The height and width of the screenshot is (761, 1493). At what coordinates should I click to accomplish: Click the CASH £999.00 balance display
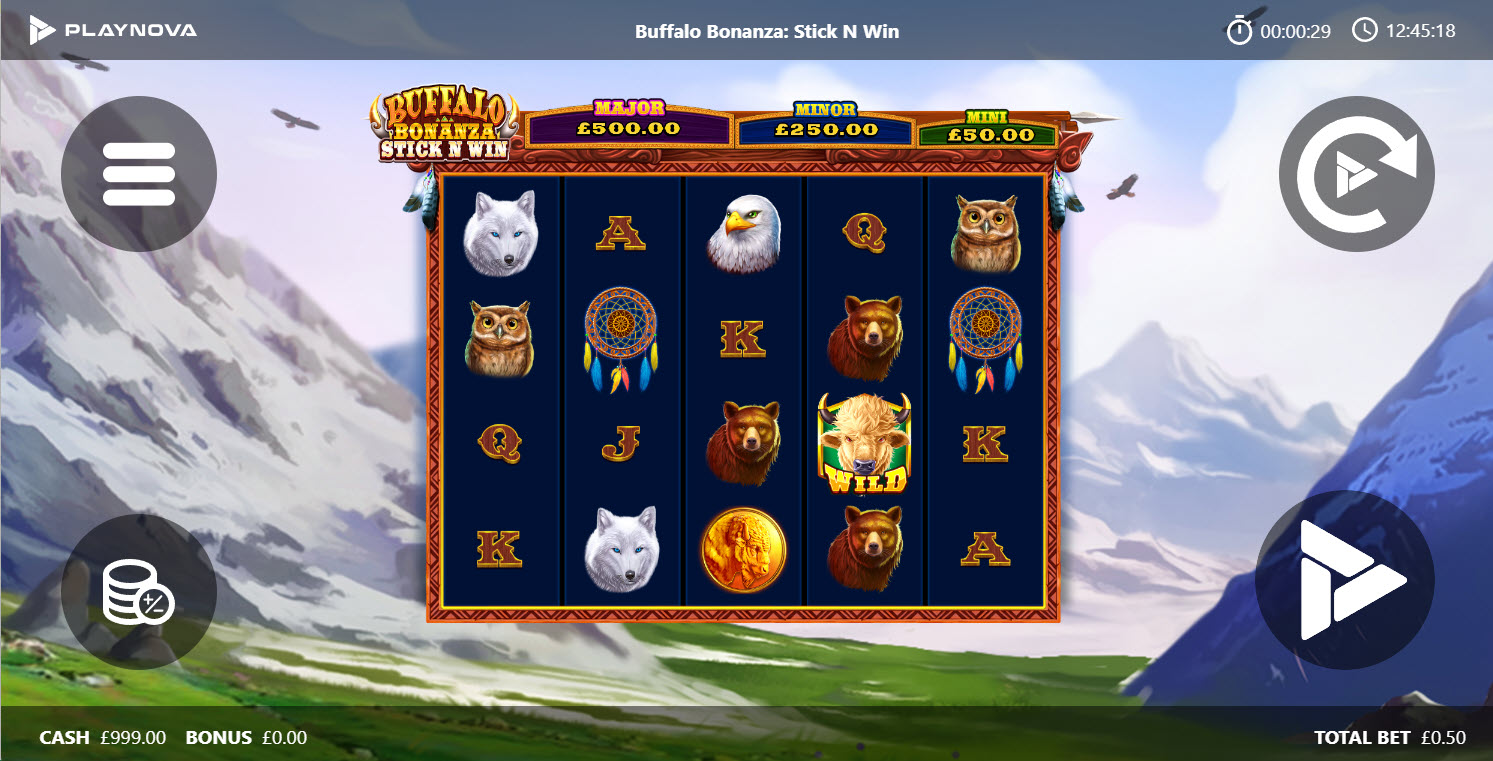tap(101, 737)
